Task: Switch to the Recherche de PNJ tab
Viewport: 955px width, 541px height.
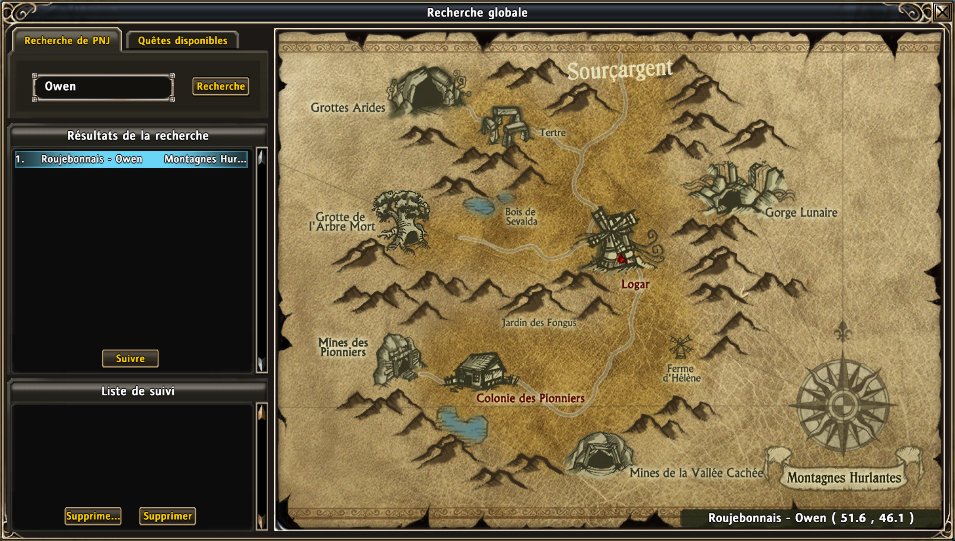Action: (67, 41)
